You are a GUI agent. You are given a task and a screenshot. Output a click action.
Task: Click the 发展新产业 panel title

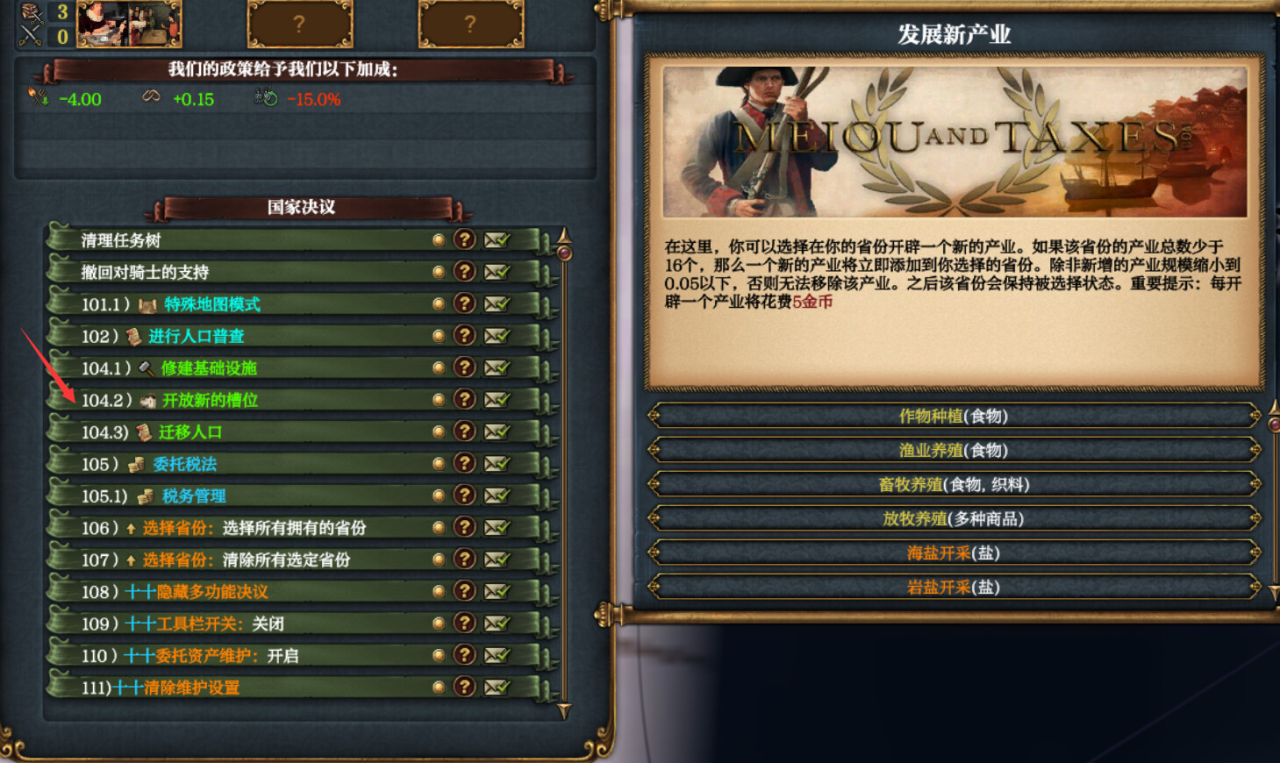point(957,33)
